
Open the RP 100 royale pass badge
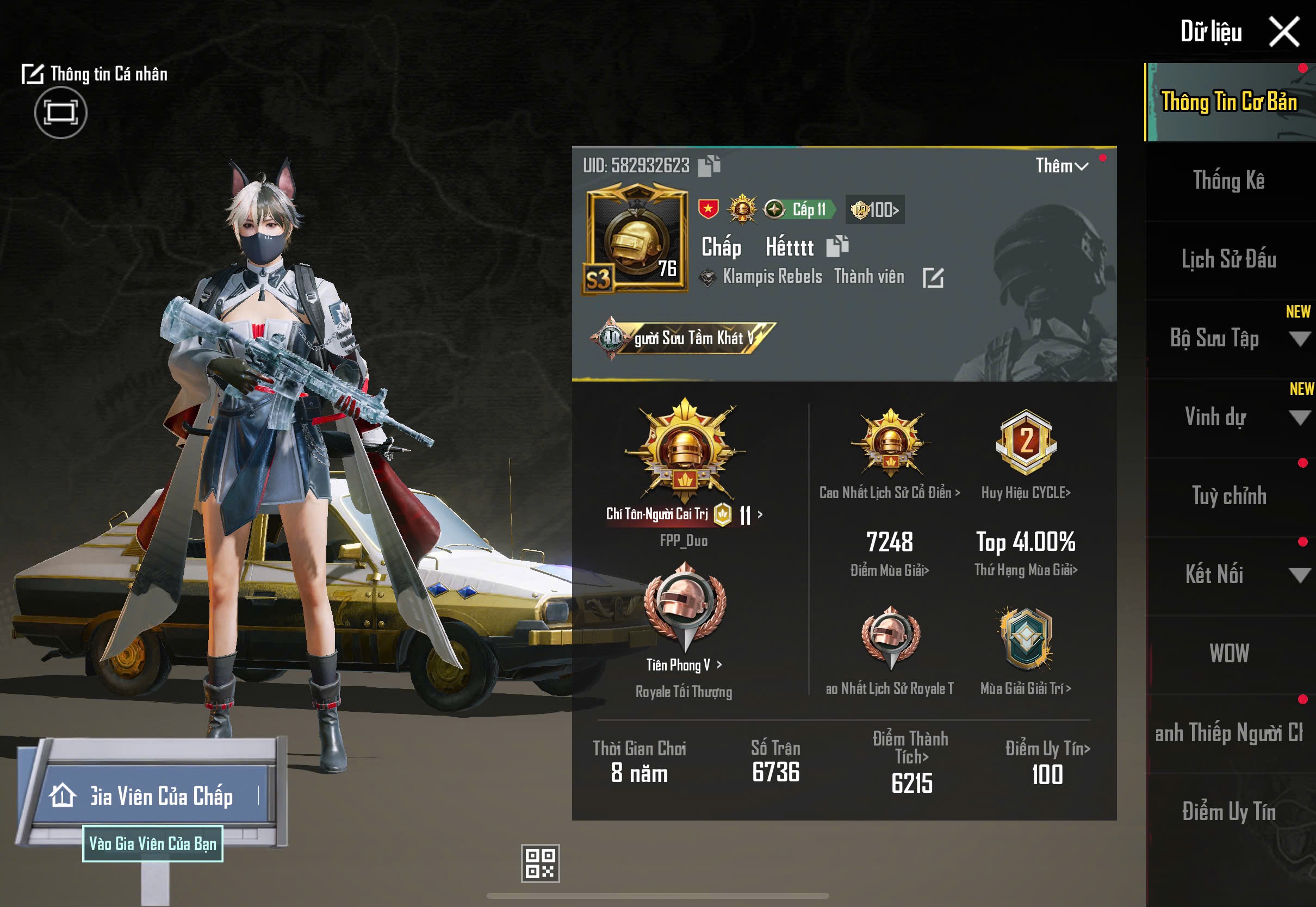(875, 210)
